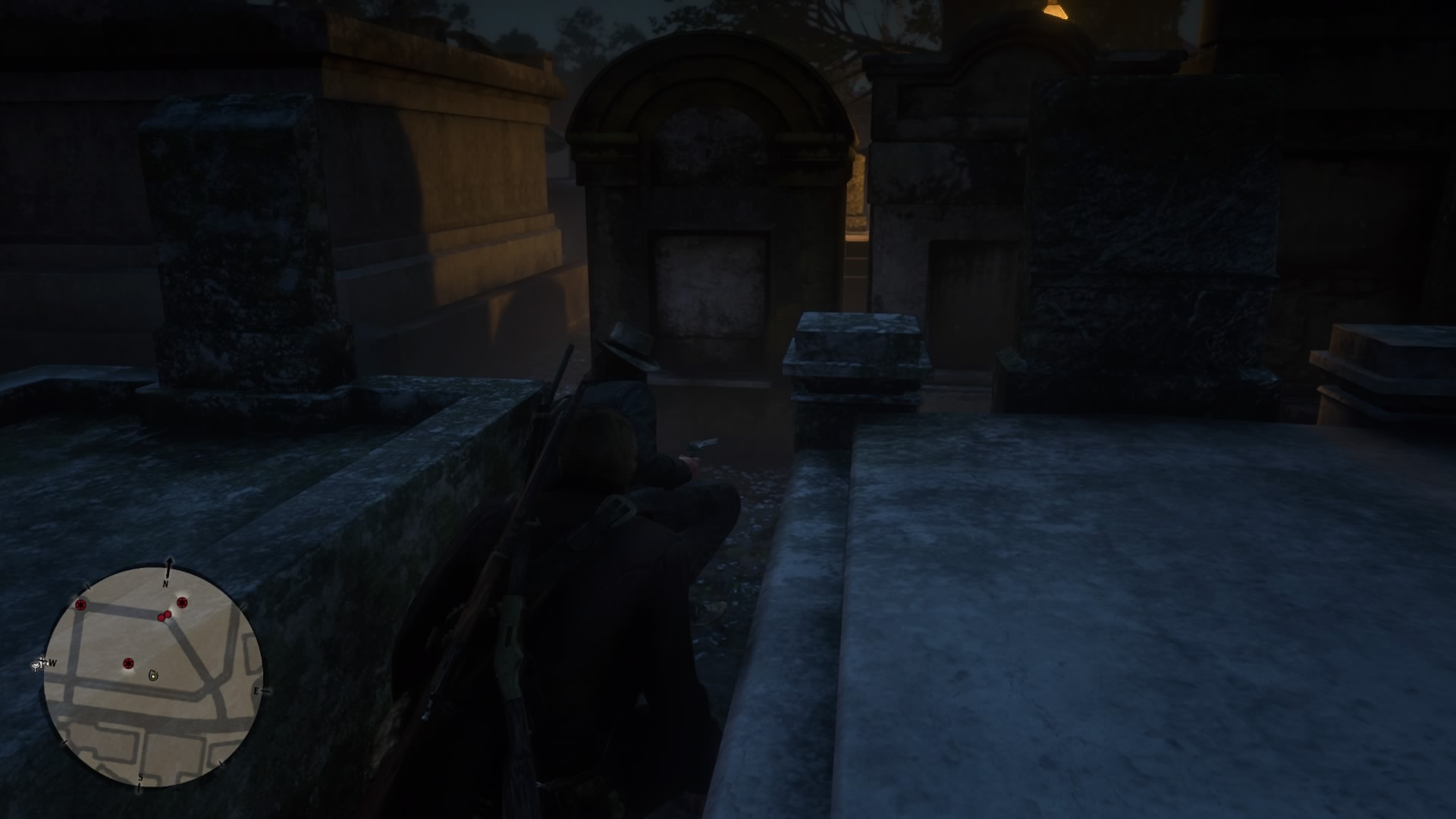The width and height of the screenshot is (1456, 819).
Task: Click the 'W' compass label on the minimap
Action: pos(52,663)
